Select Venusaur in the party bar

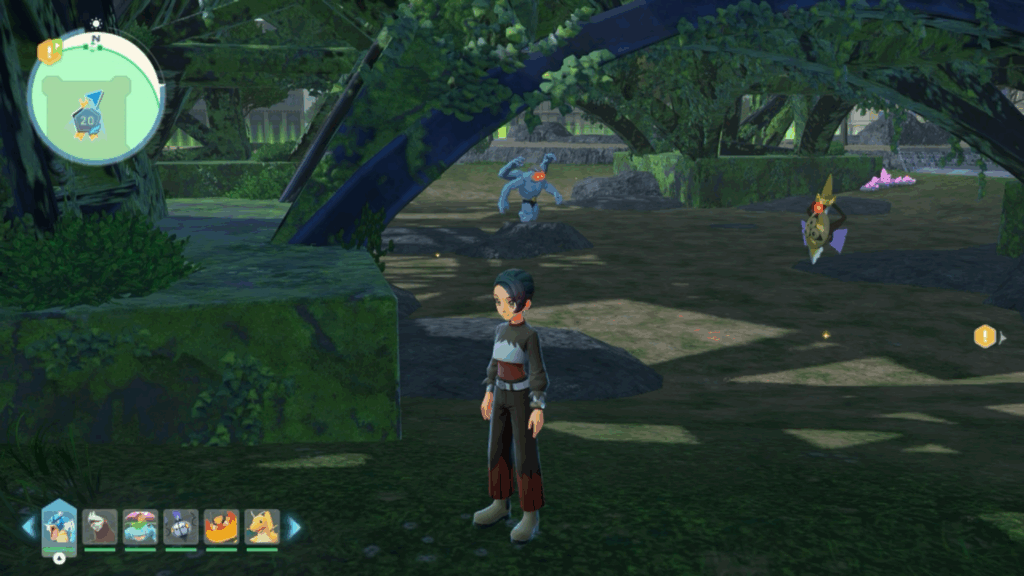point(140,526)
